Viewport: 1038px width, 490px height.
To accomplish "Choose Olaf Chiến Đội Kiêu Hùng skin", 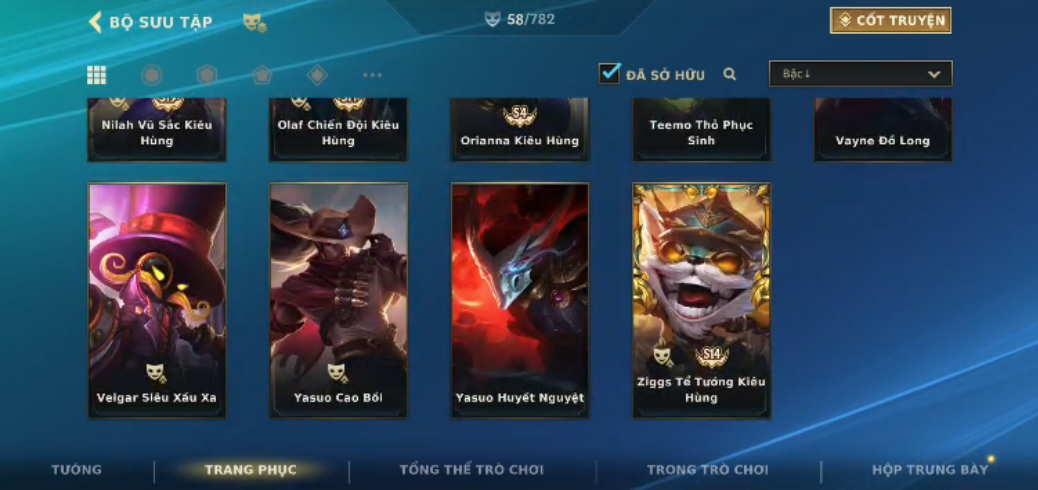I will 338,130.
